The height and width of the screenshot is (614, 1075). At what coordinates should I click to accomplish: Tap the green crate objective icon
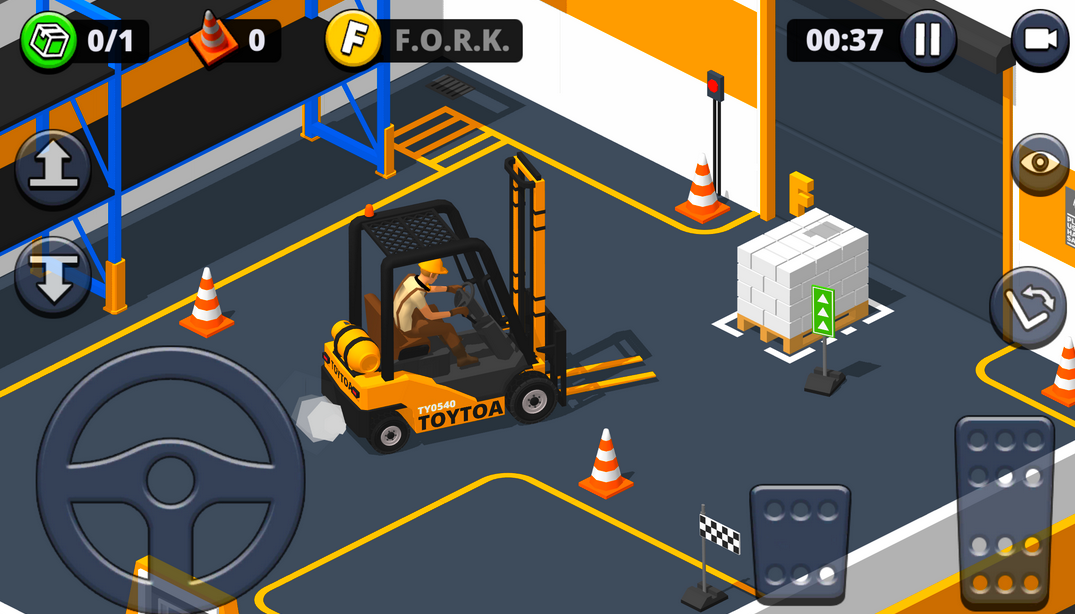(x=49, y=41)
